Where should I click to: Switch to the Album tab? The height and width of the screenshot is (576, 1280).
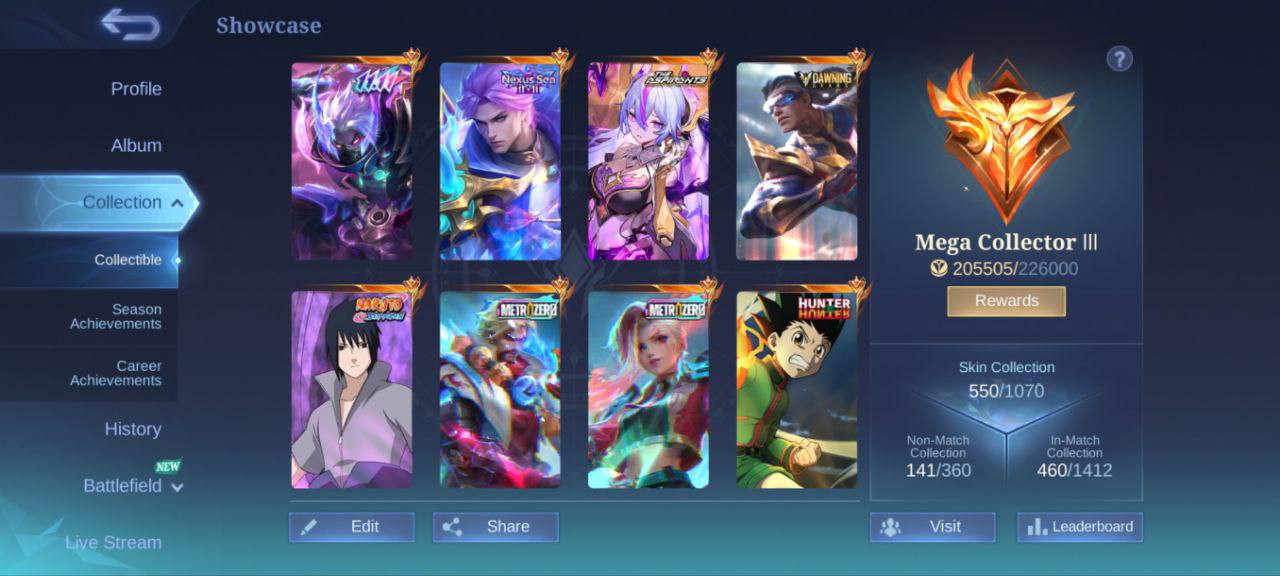[136, 146]
